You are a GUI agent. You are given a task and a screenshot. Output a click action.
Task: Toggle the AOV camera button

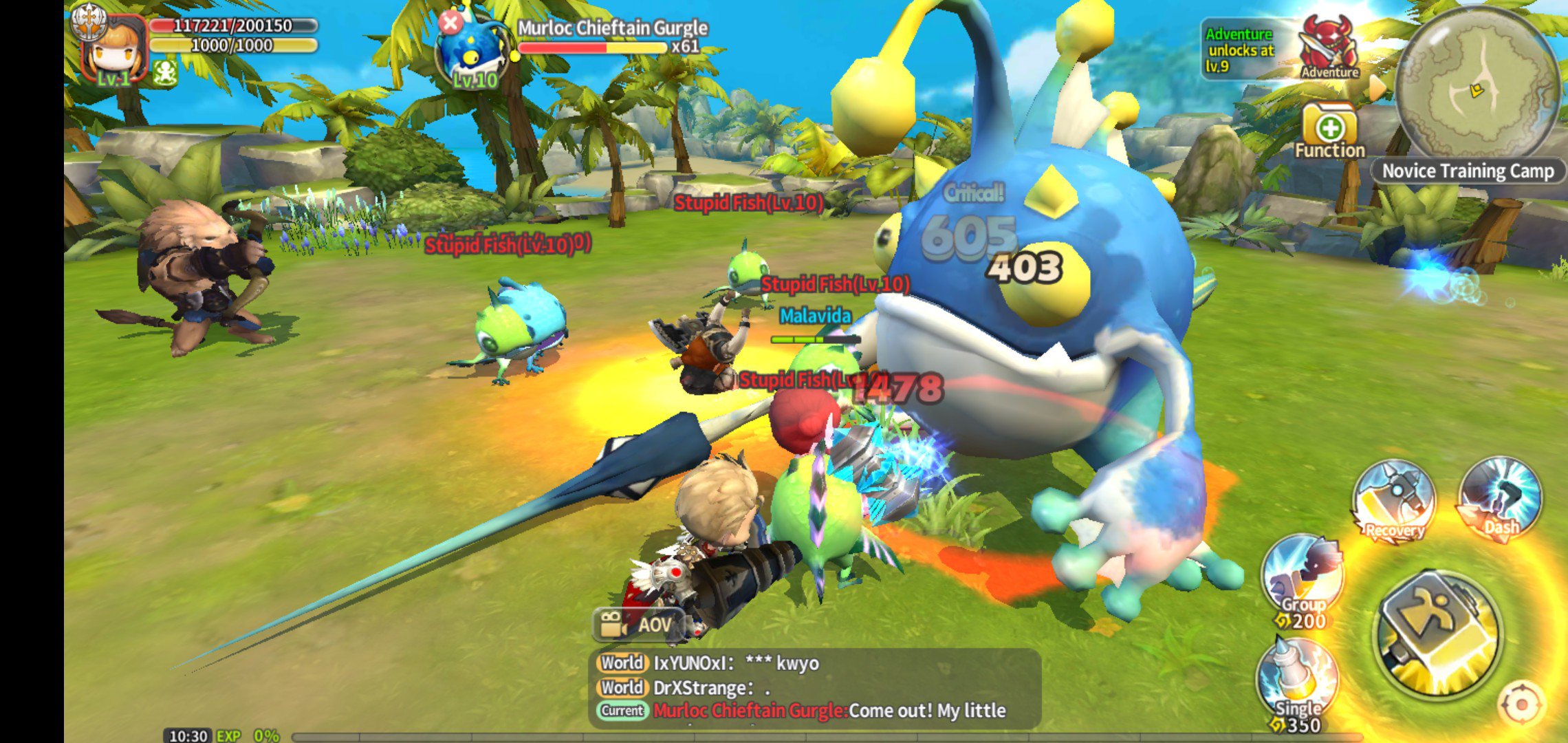coord(637,625)
